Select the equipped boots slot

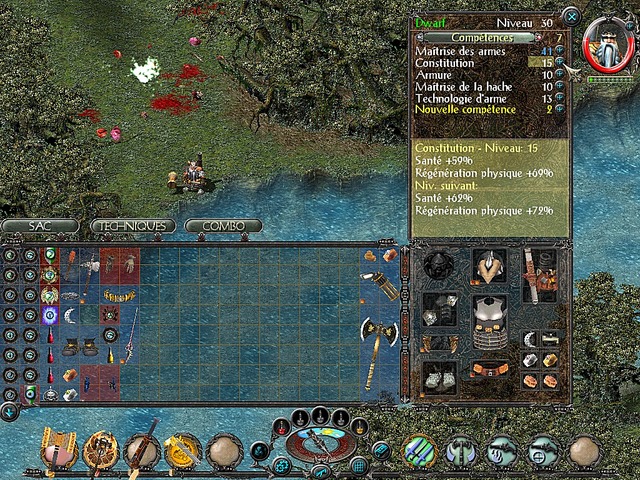pyautogui.click(x=439, y=376)
